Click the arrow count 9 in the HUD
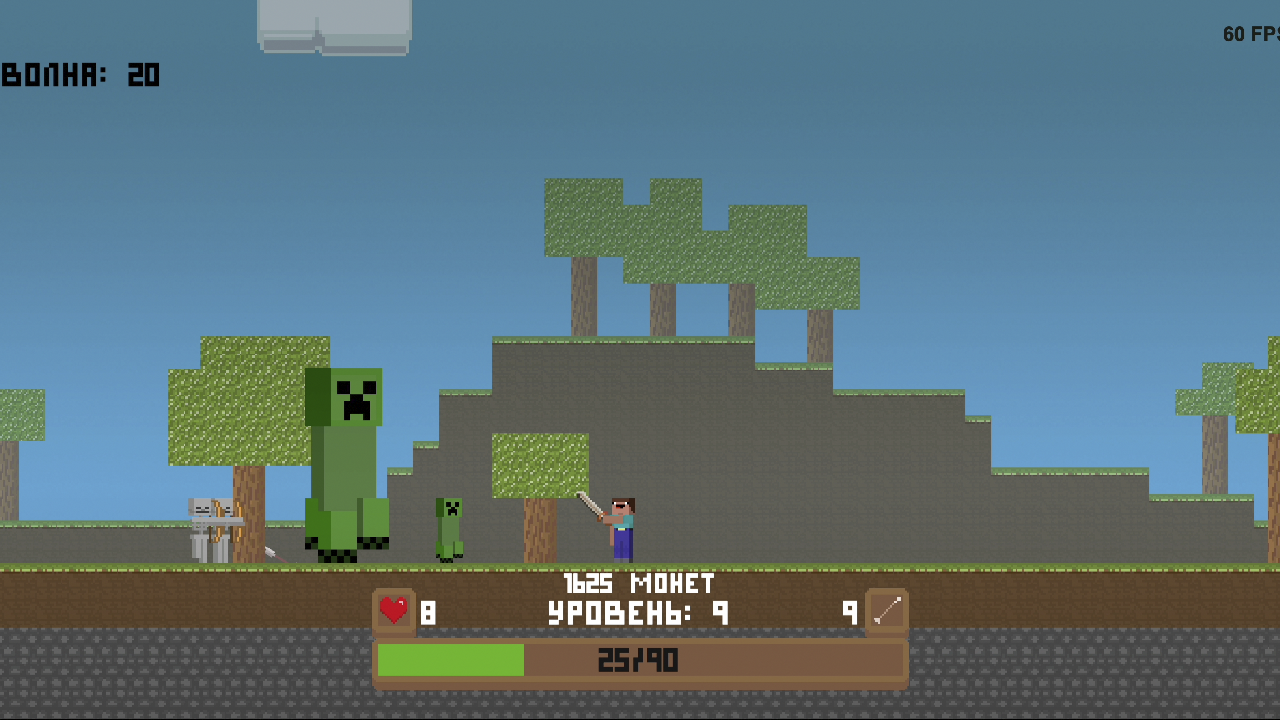The height and width of the screenshot is (720, 1280). point(851,612)
